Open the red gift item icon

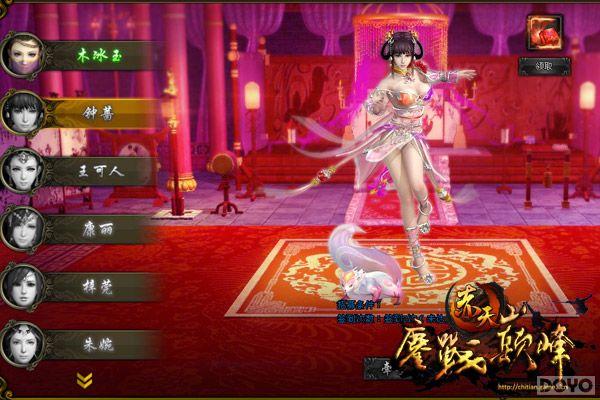[x=545, y=30]
